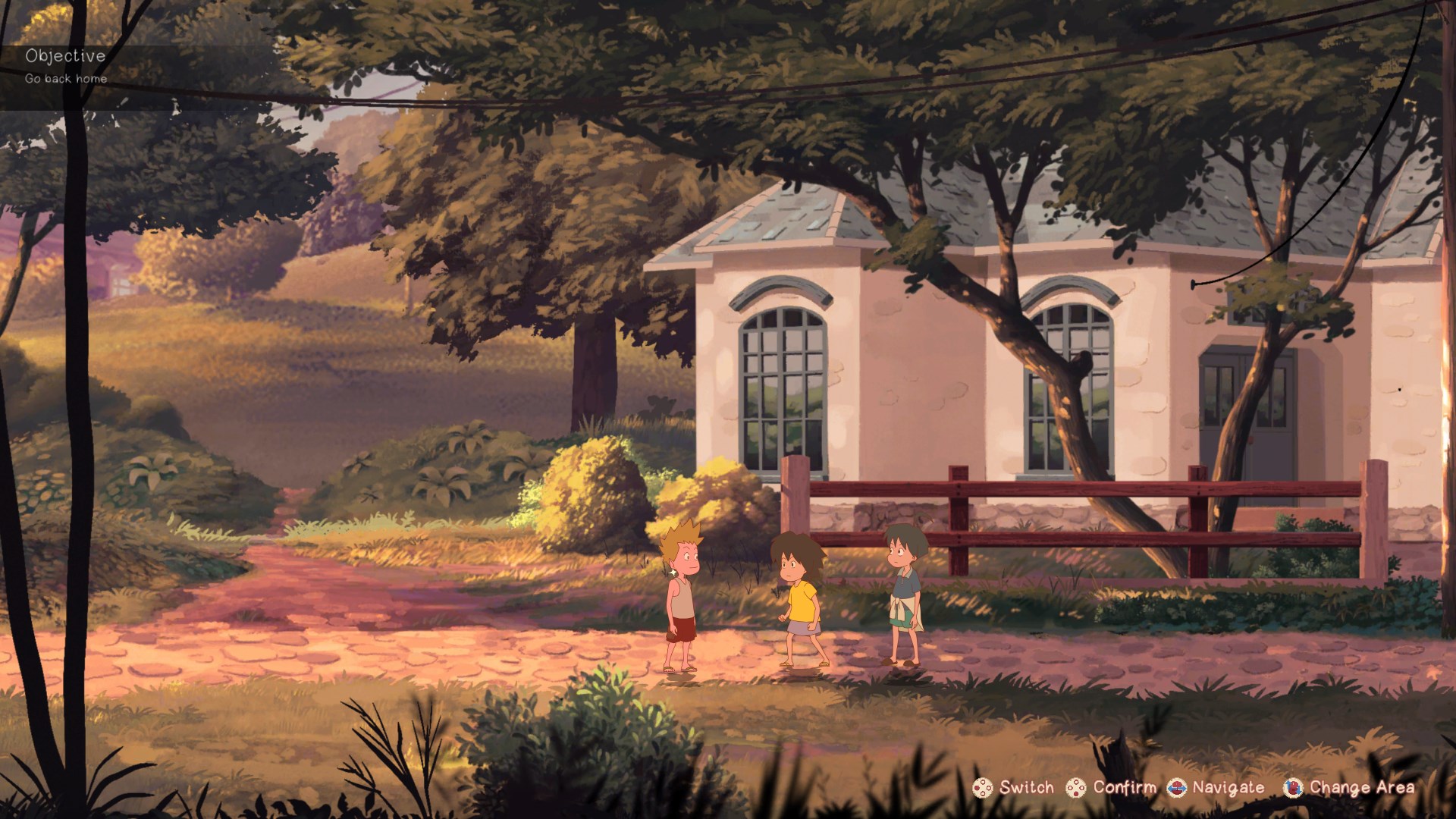Open the Objective panel header
The width and height of the screenshot is (1456, 819).
click(66, 55)
